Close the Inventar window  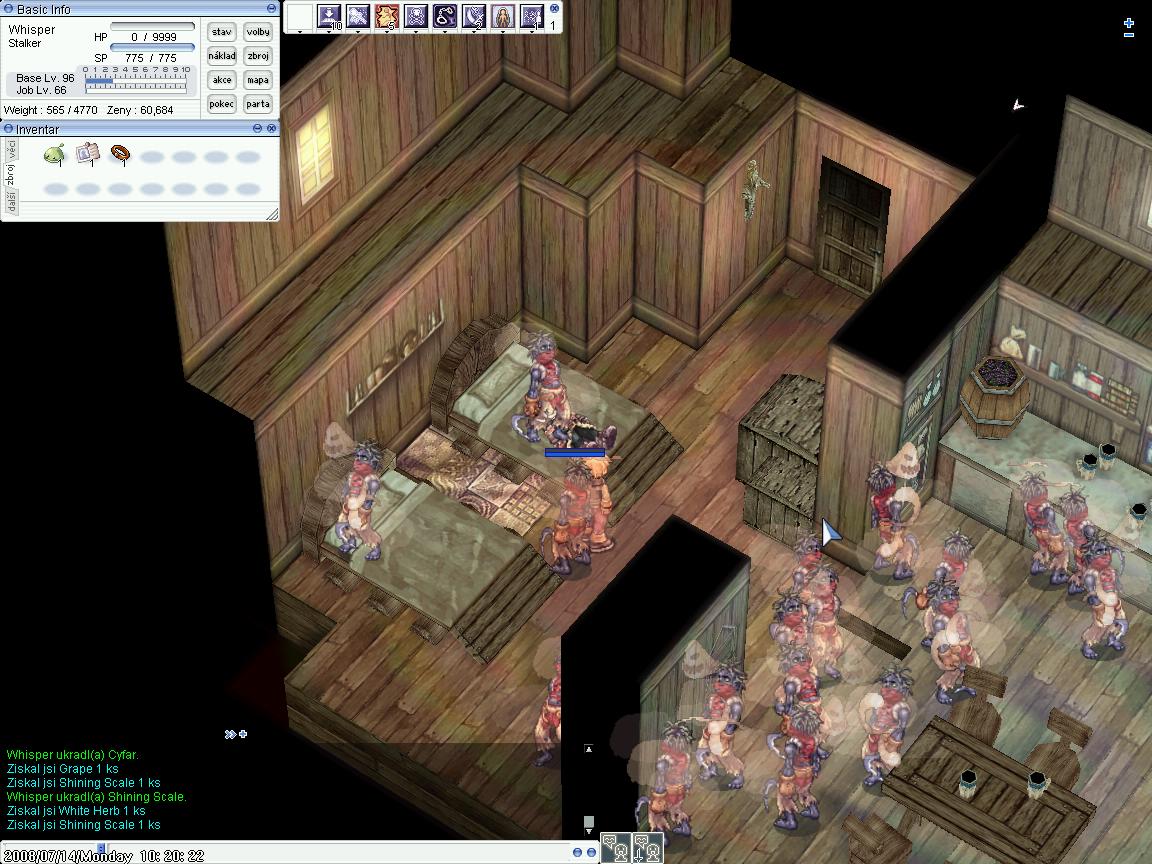coord(271,129)
